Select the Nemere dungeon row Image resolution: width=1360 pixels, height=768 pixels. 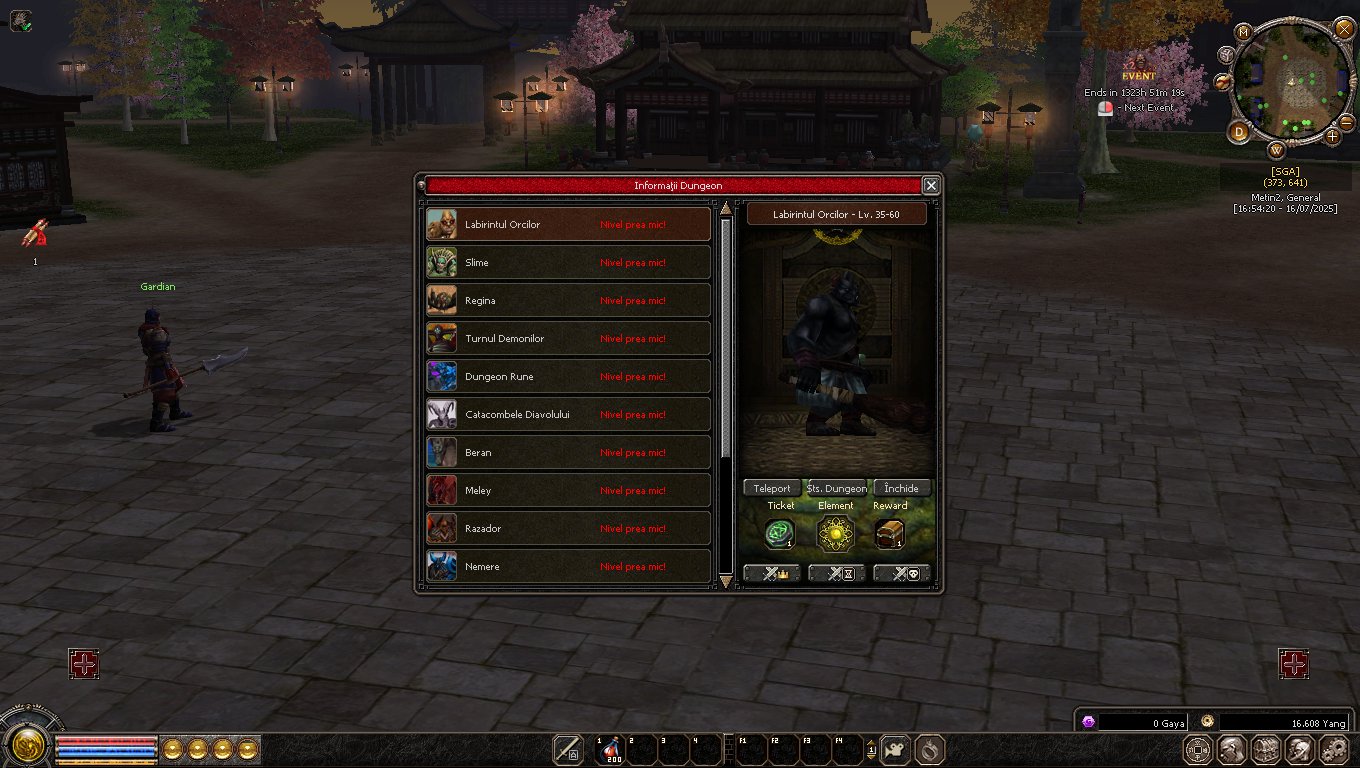568,566
